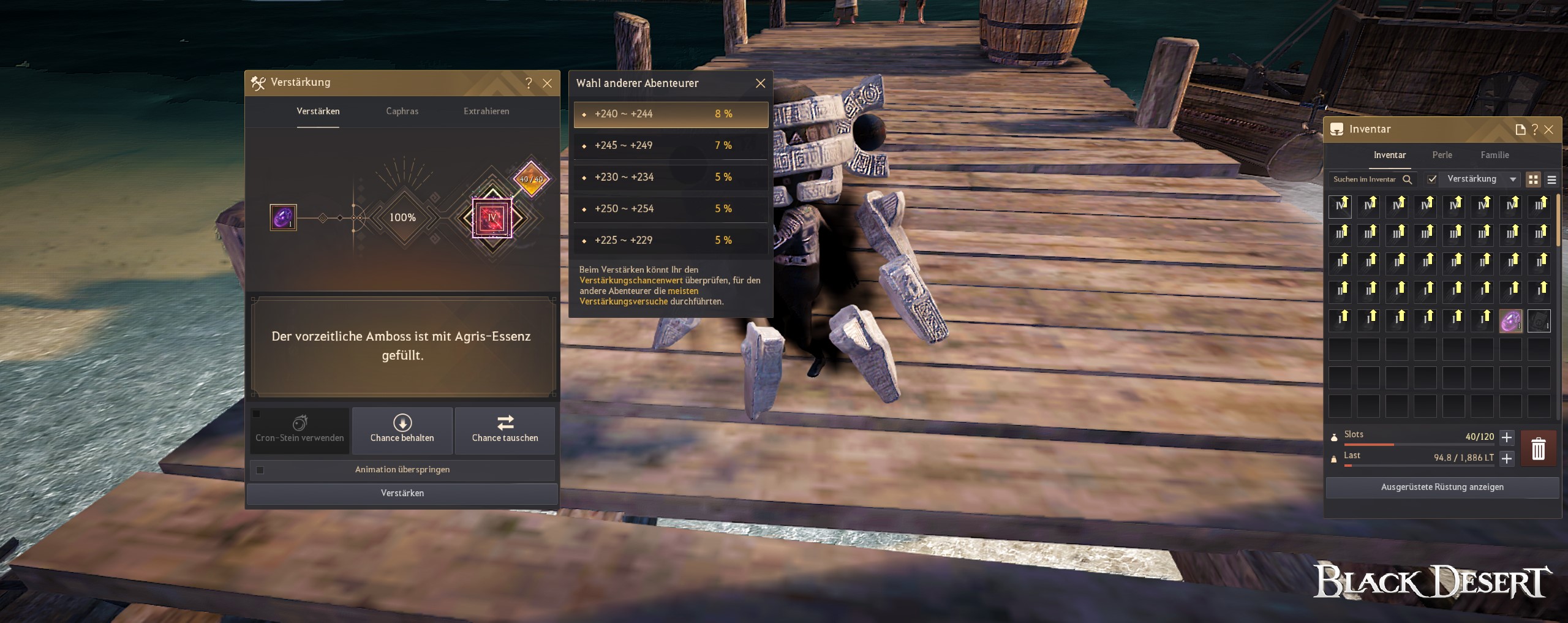
Task: Close the Verstärkung window
Action: tap(548, 83)
